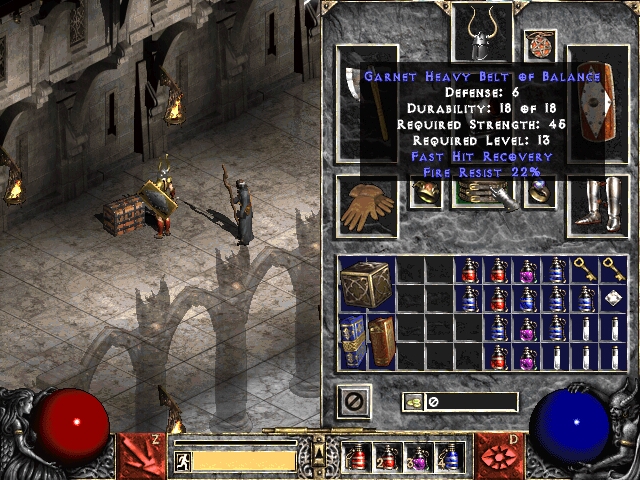
Task: Select the equipped kite shield
Action: pos(598,102)
